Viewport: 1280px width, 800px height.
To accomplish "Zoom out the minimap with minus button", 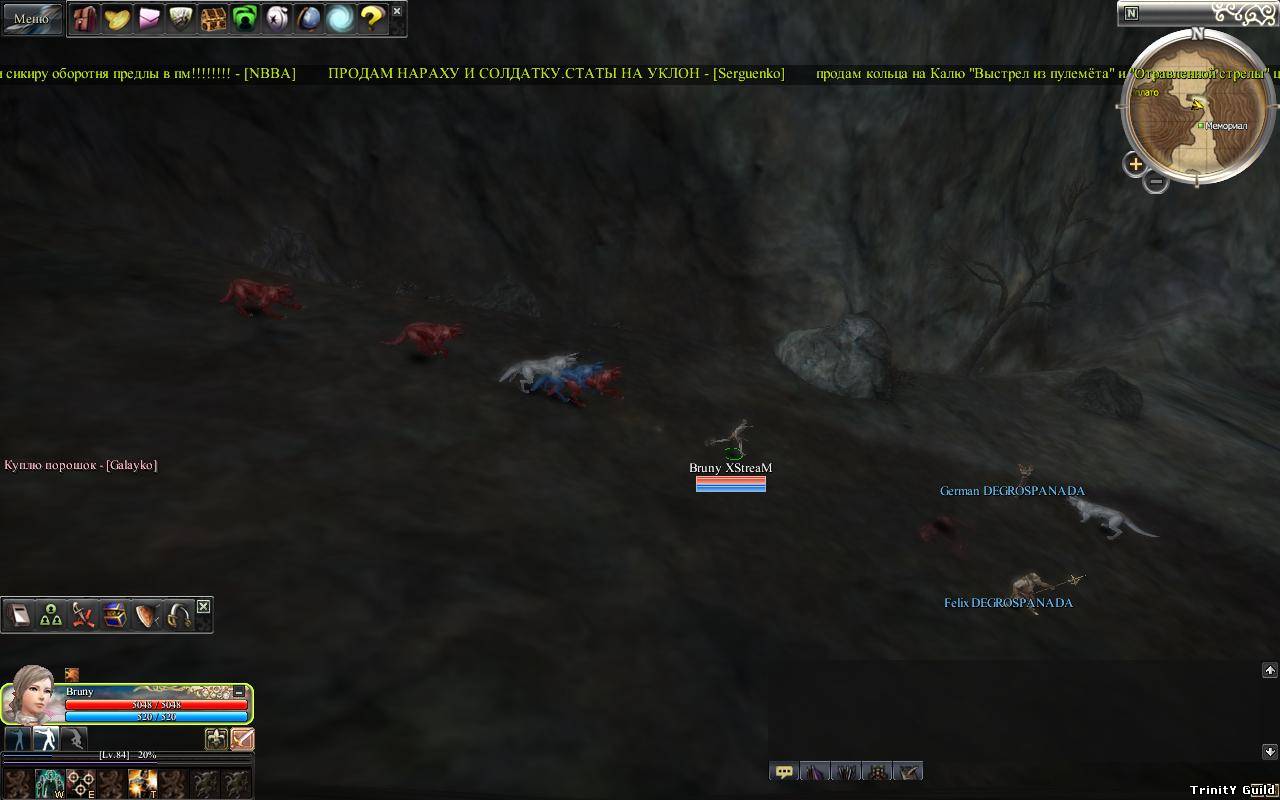I will pos(1156,182).
